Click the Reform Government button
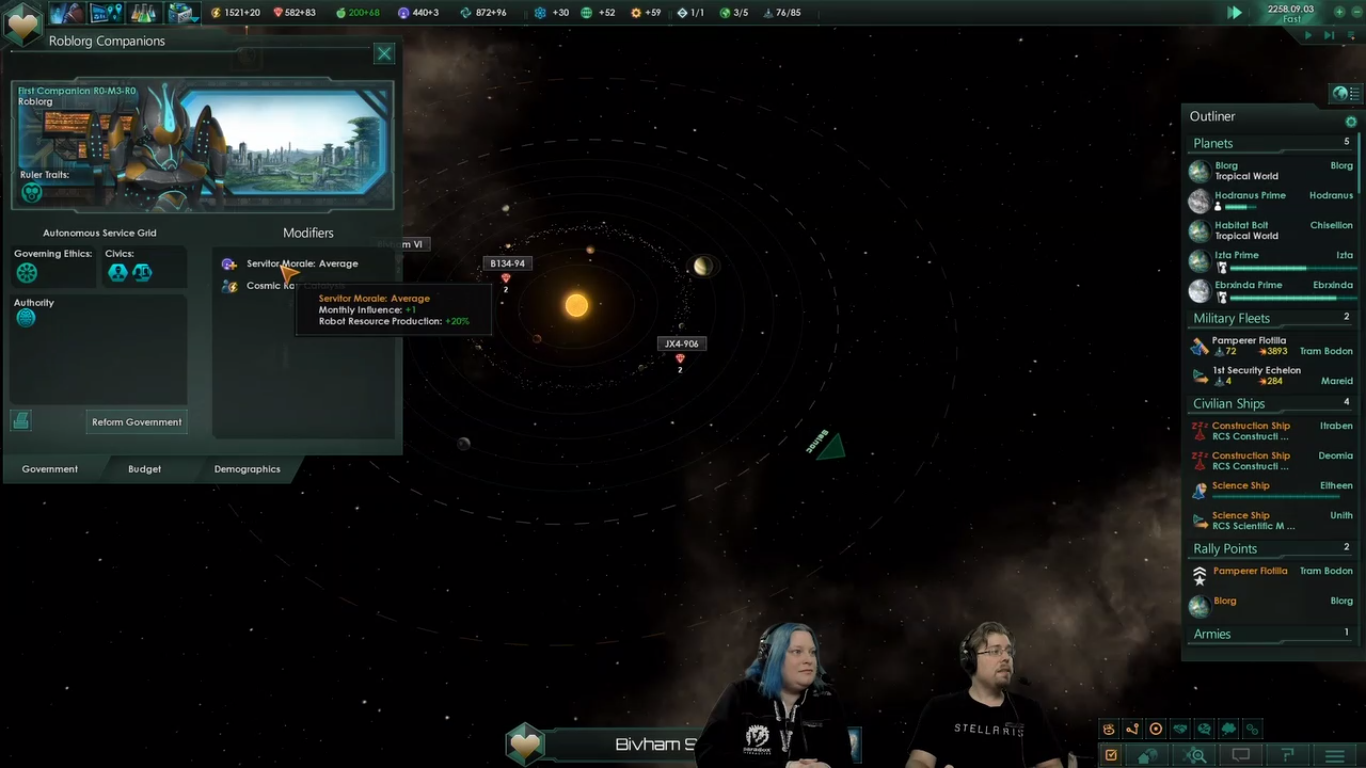 point(137,422)
